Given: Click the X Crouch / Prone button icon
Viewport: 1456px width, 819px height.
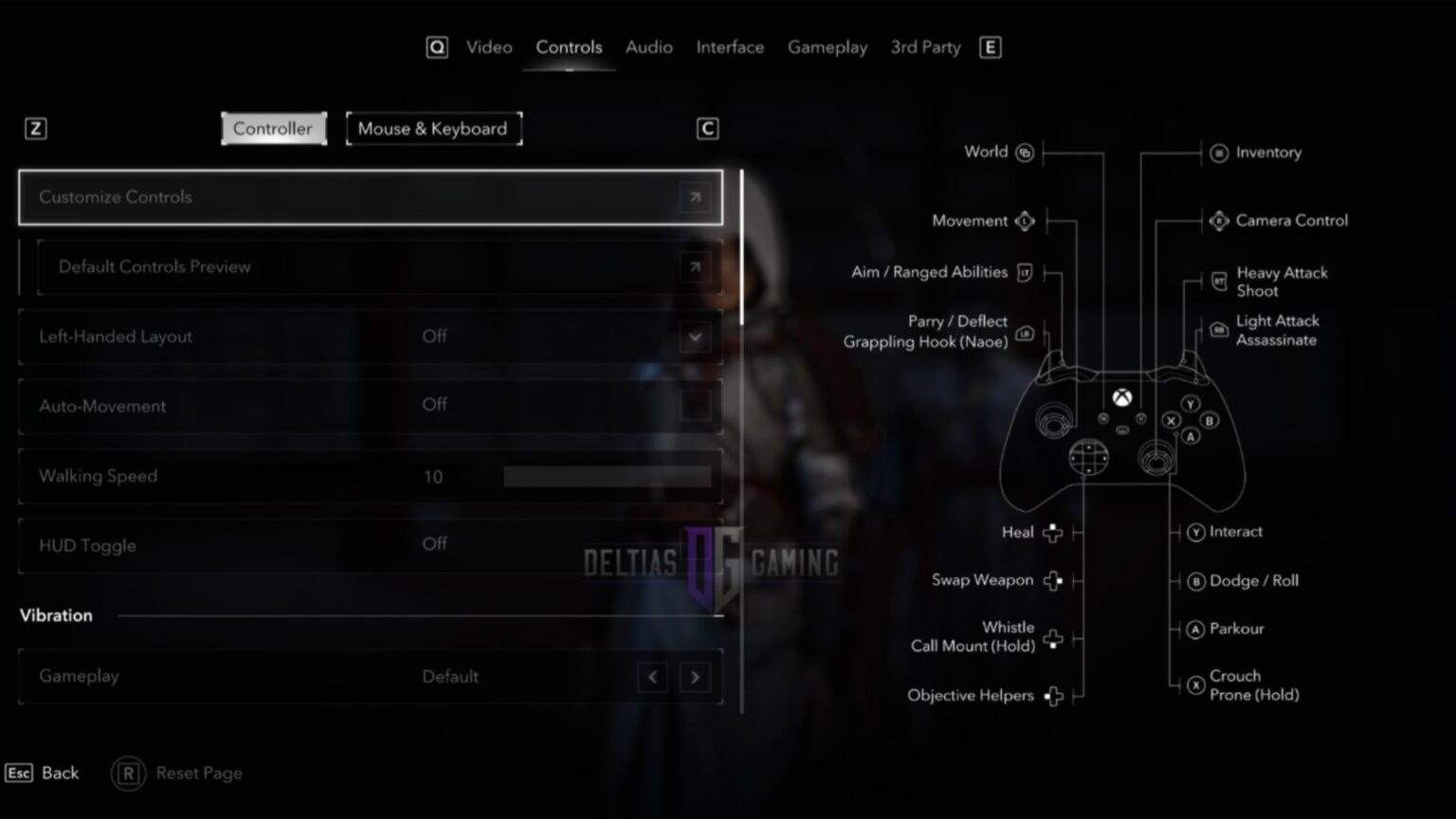Looking at the screenshot, I should pyautogui.click(x=1196, y=684).
